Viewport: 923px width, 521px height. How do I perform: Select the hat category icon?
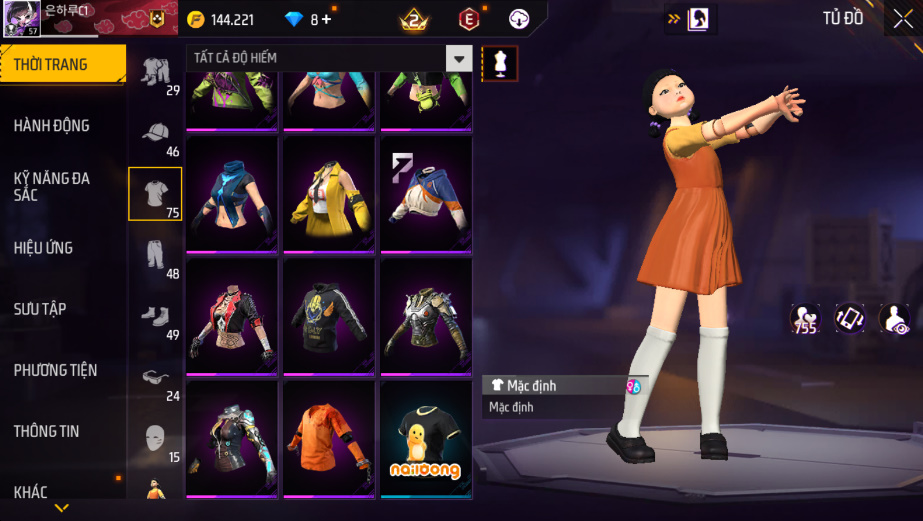155,133
